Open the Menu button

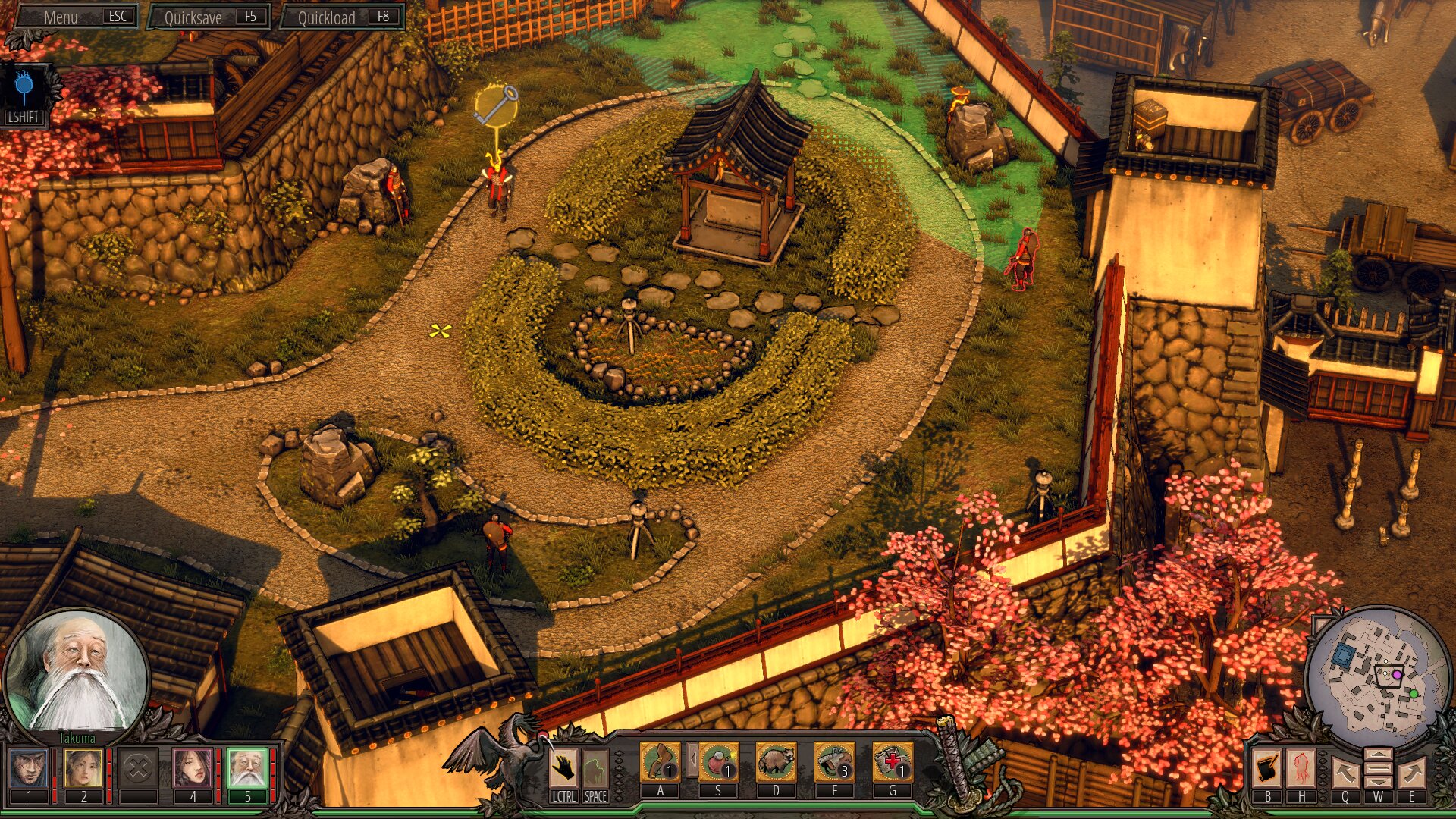[76, 17]
